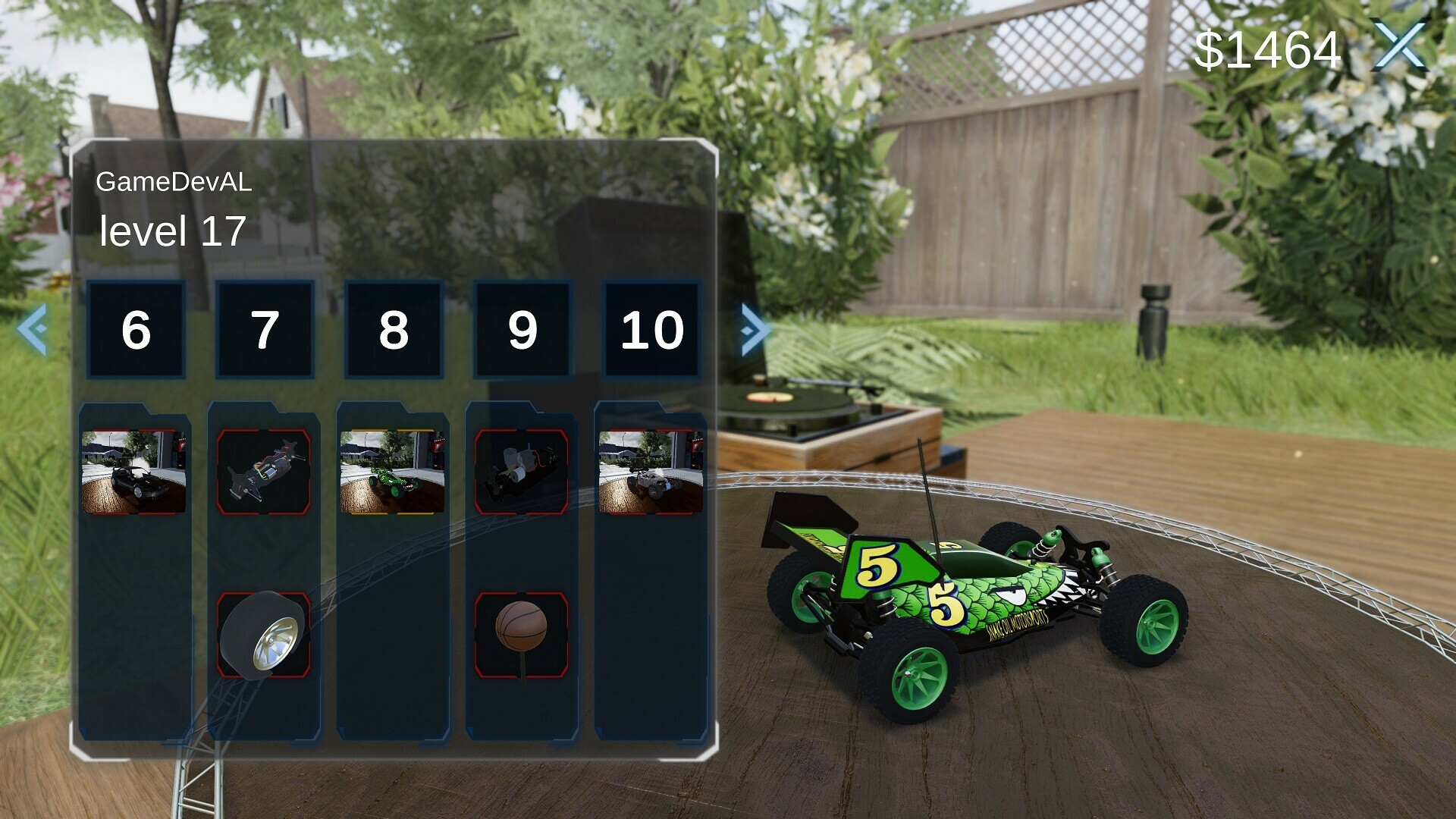Open the level 7 tile
Screen dimensions: 1456x819
(x=264, y=329)
